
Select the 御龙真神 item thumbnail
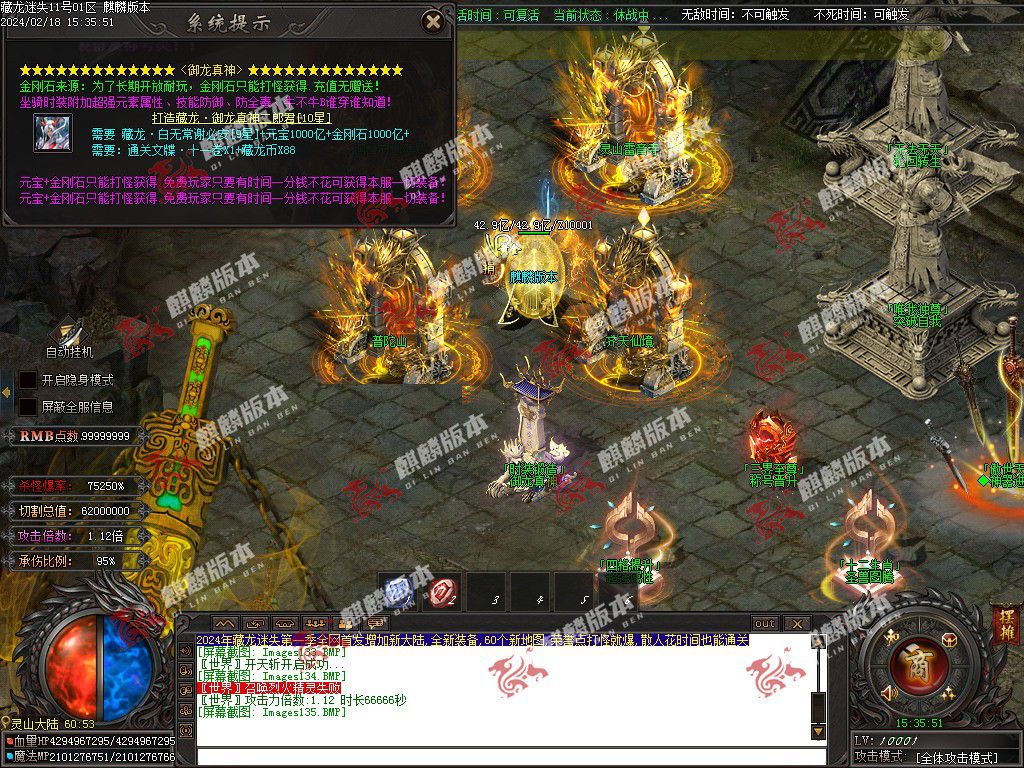pos(52,134)
